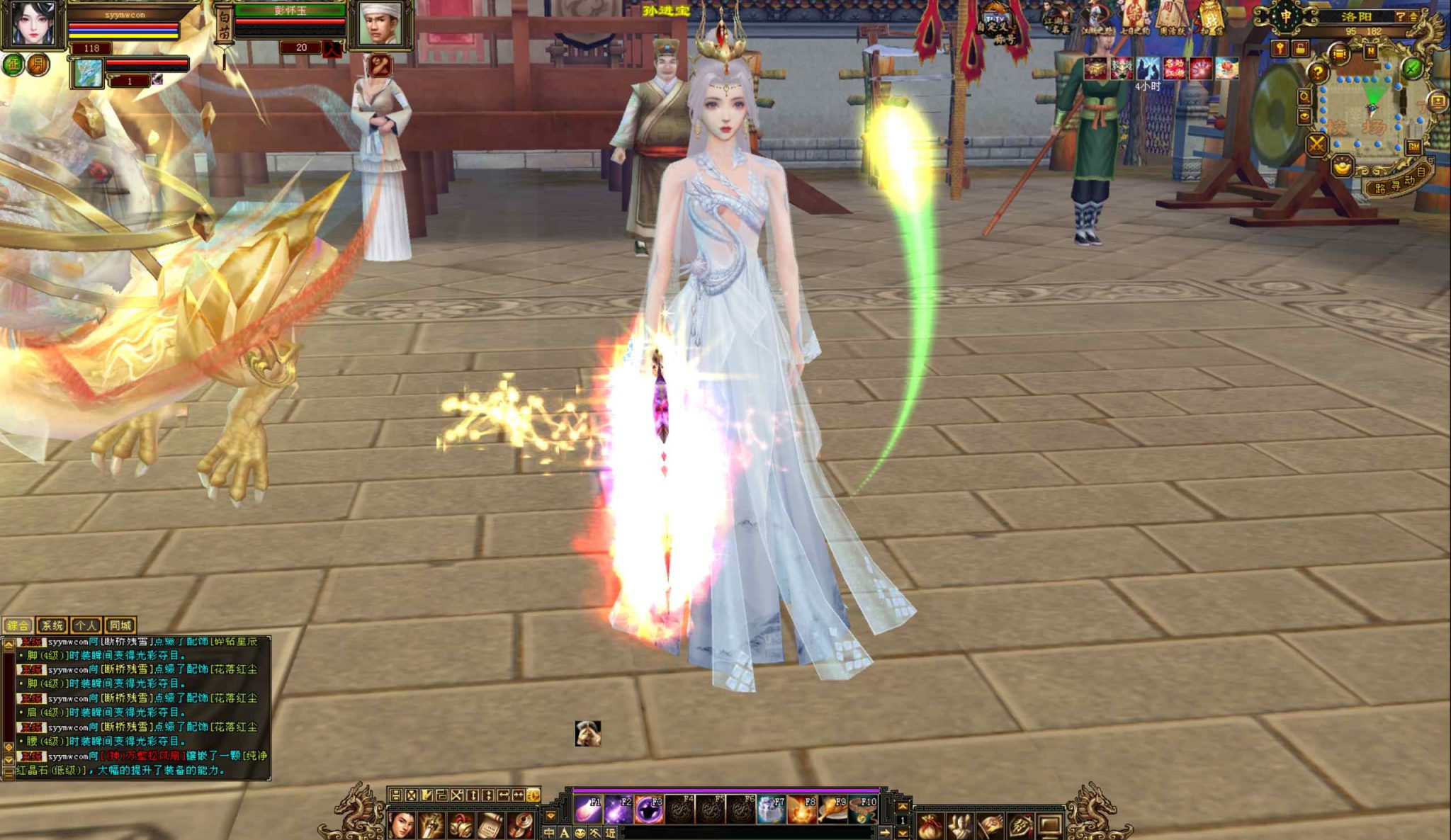1451x840 pixels.
Task: Switch to the 个人 chat tab
Action: click(86, 625)
